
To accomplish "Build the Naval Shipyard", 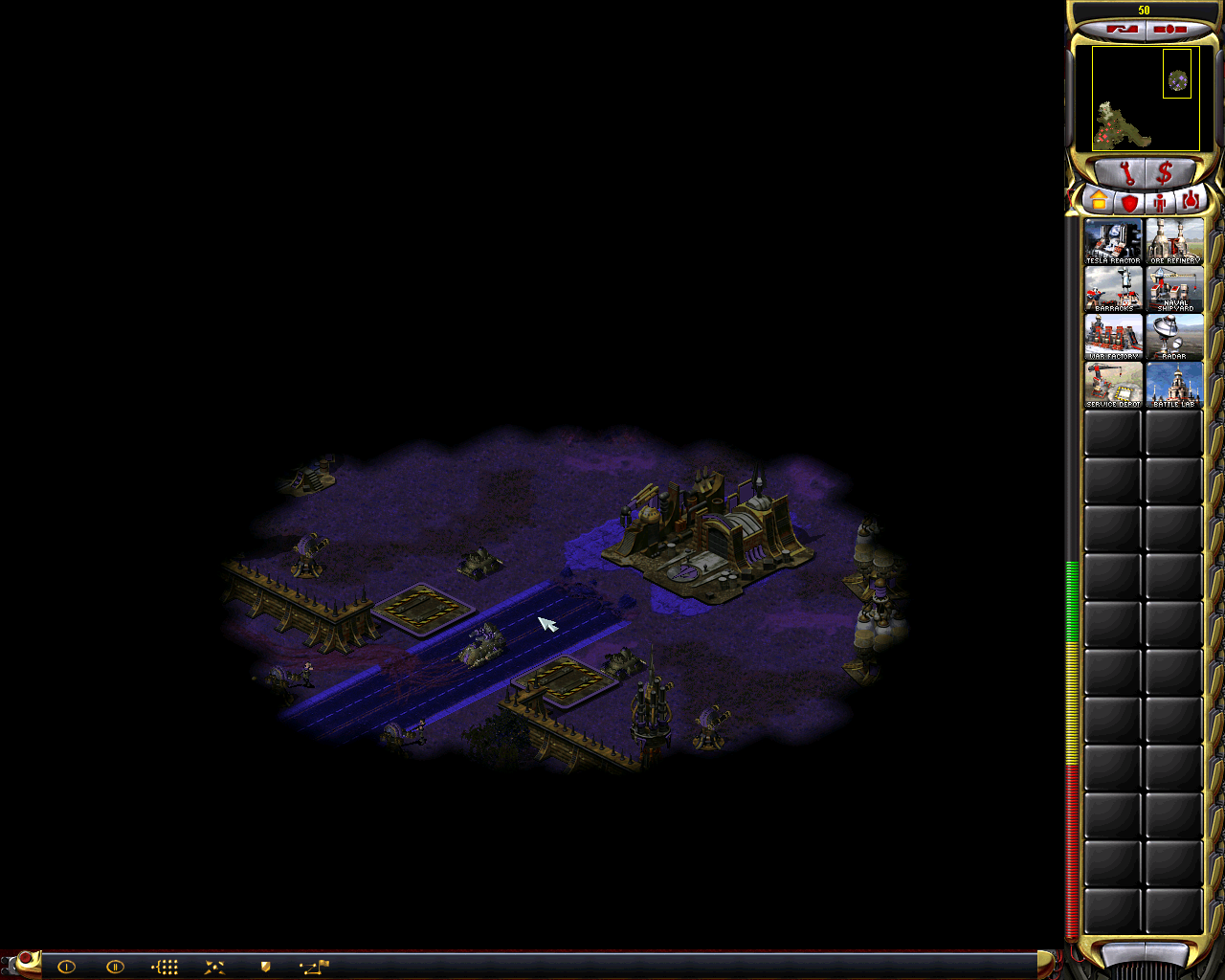I will click(x=1173, y=290).
